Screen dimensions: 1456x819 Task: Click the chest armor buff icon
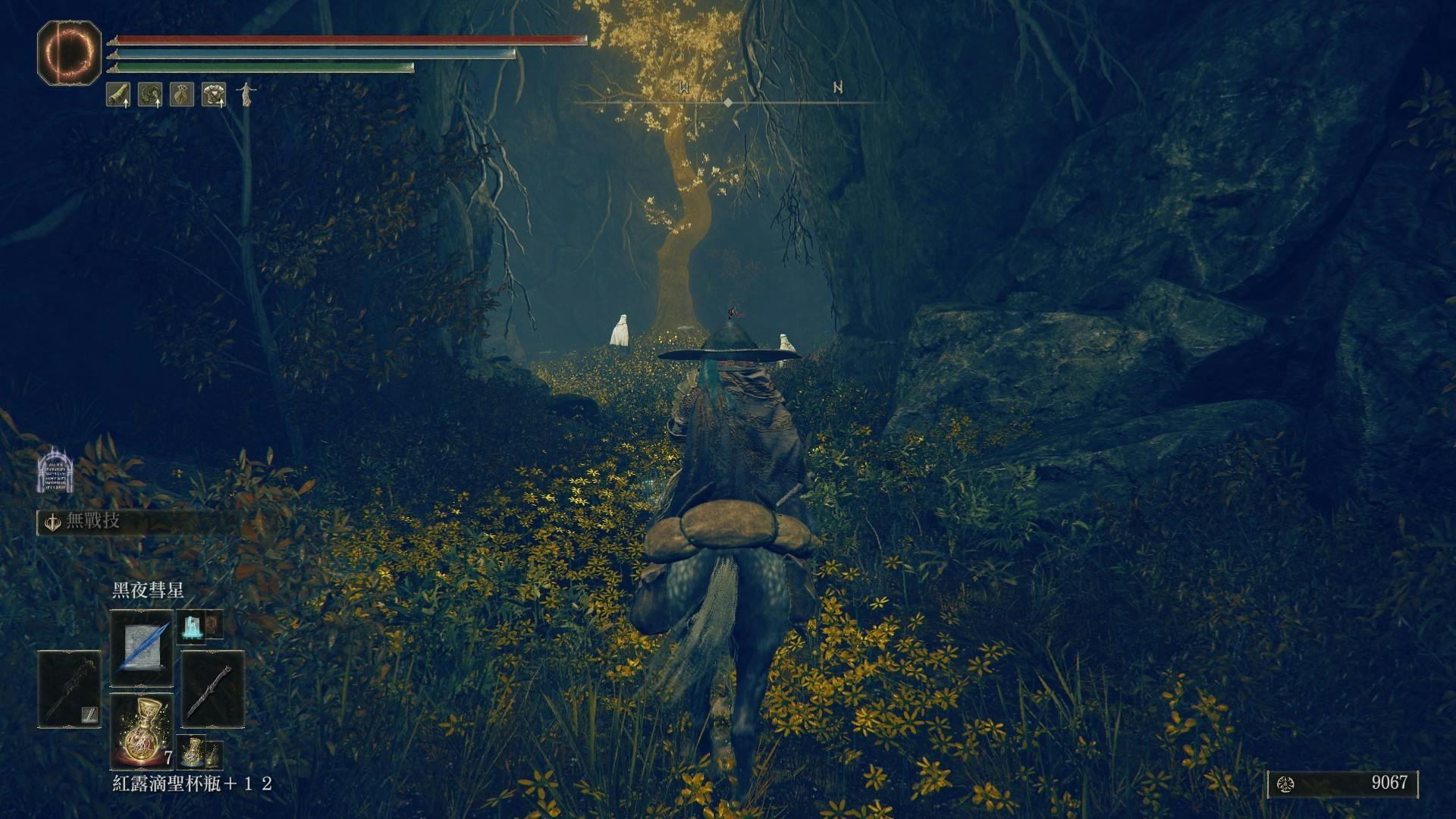(x=214, y=94)
